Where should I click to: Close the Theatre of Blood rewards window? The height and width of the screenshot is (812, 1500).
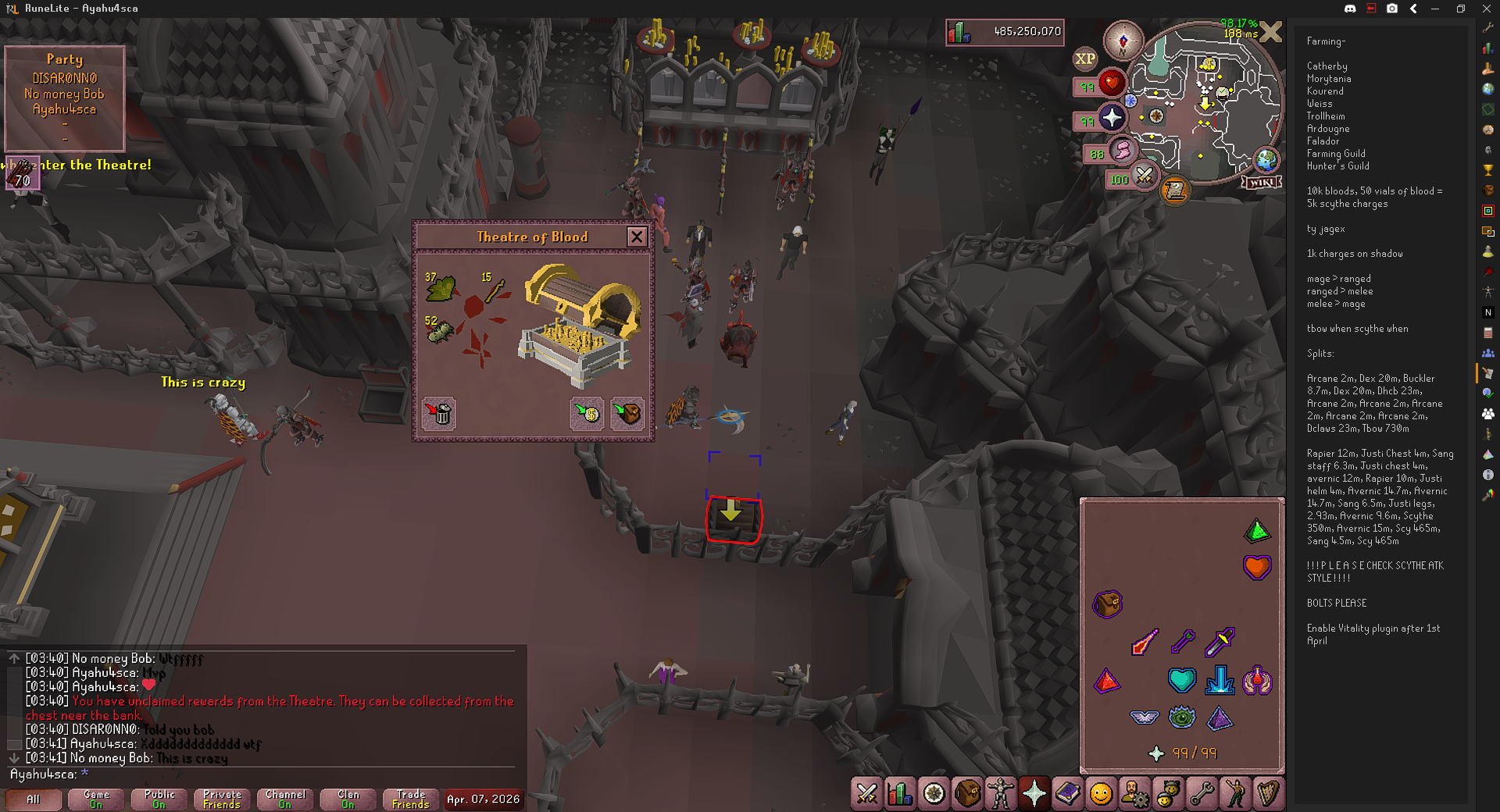(x=637, y=237)
